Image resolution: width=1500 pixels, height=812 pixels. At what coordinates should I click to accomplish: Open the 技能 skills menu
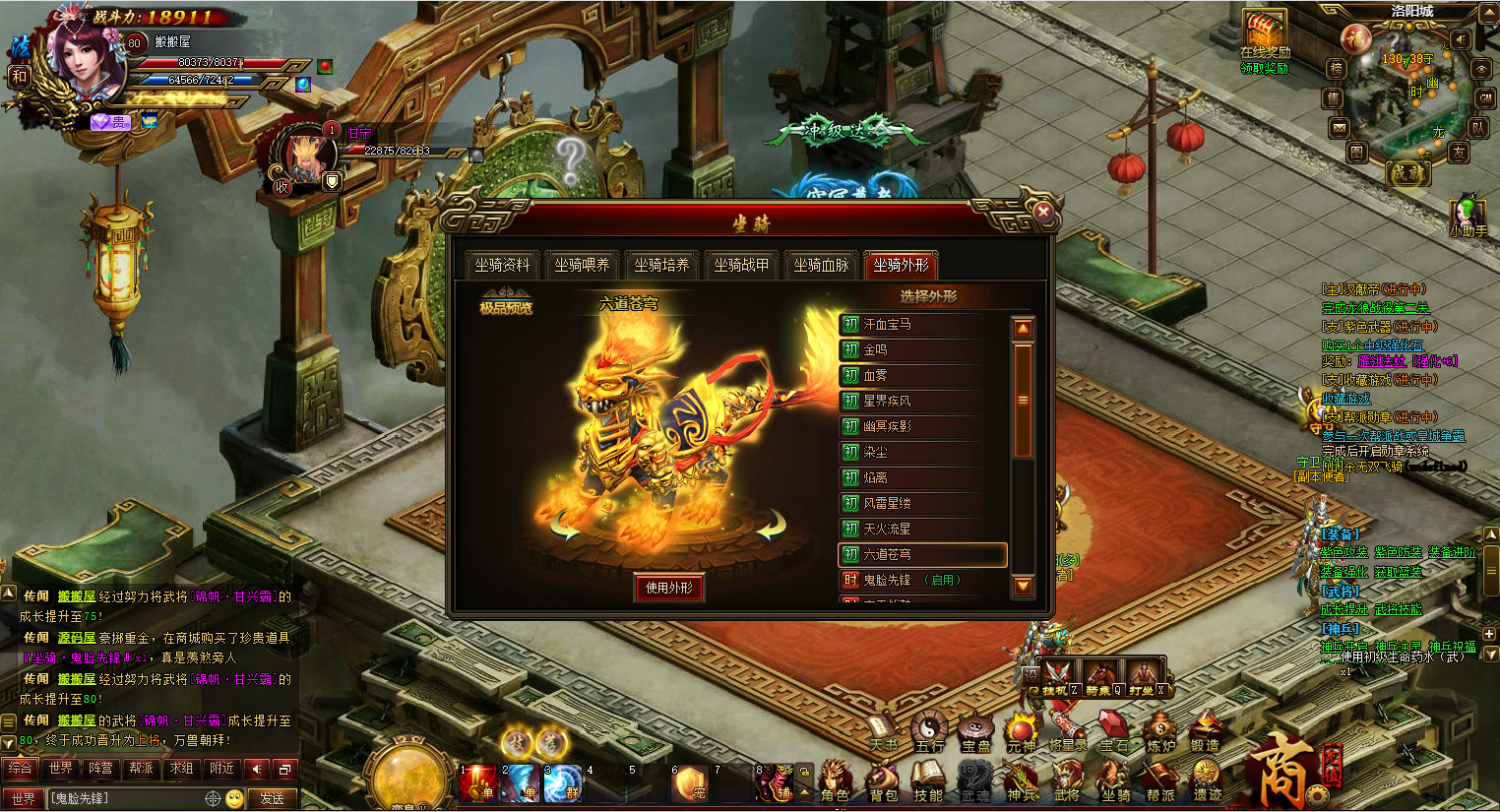click(x=928, y=782)
